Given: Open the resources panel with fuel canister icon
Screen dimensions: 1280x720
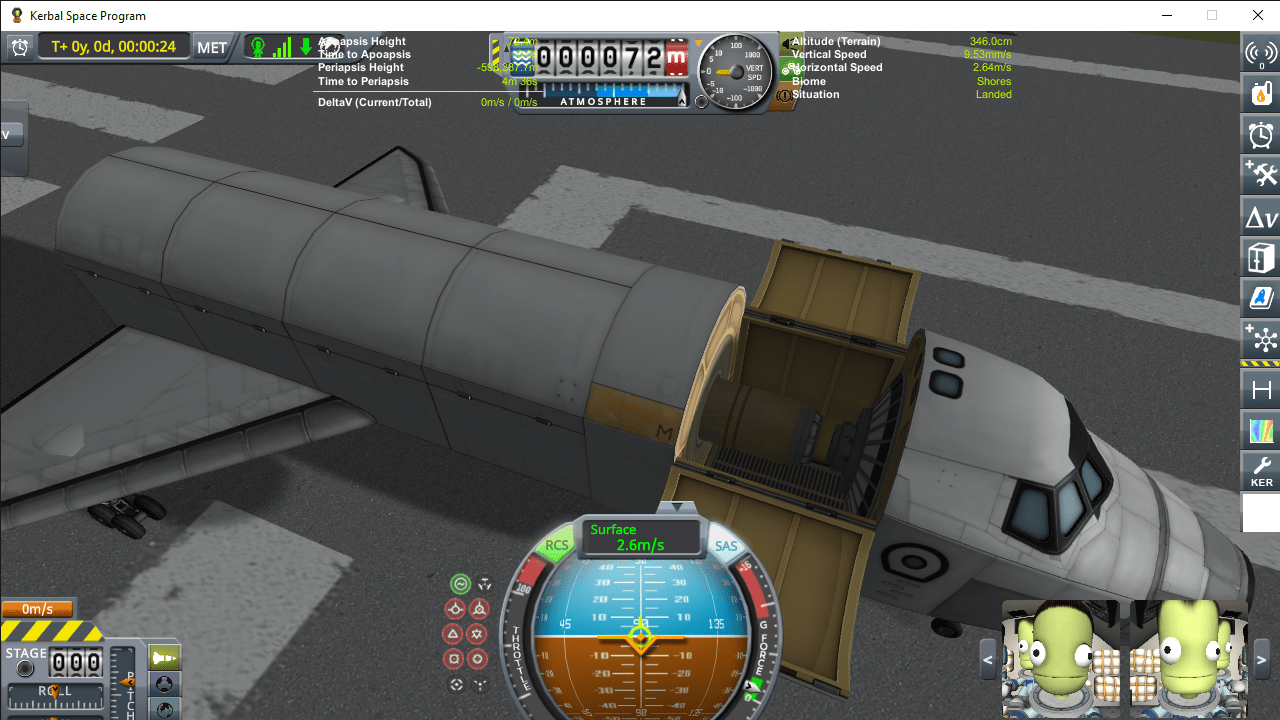Looking at the screenshot, I should click(x=1260, y=92).
